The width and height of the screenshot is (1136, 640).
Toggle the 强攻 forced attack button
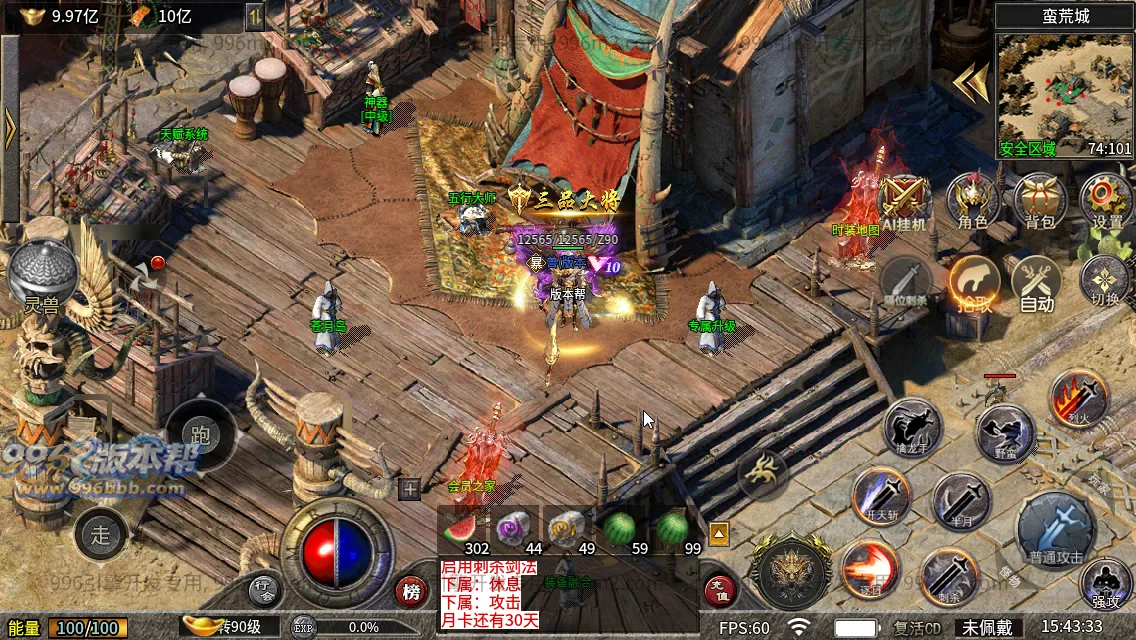tap(1105, 585)
